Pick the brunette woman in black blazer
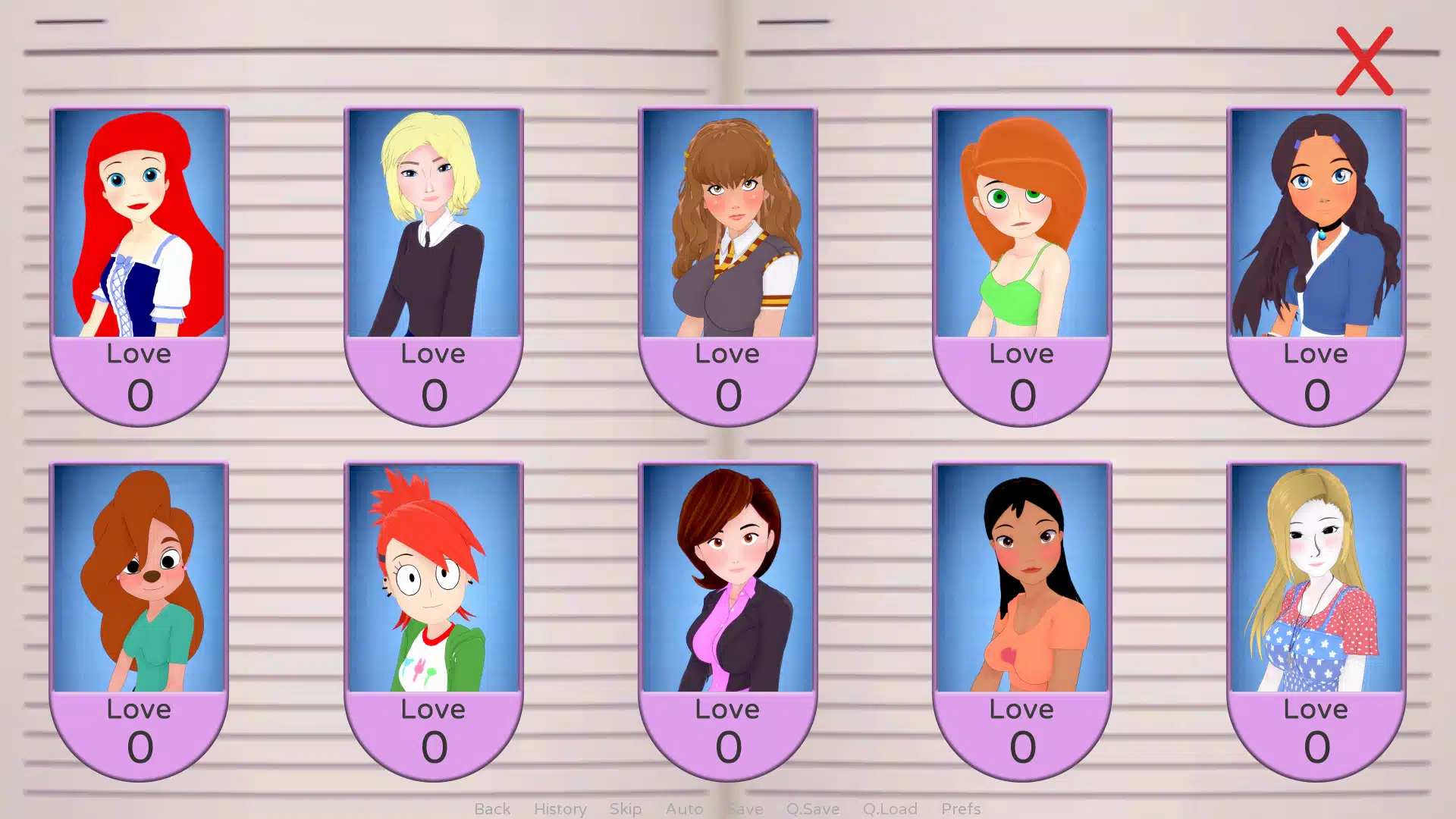The width and height of the screenshot is (1456, 819). coord(728,579)
